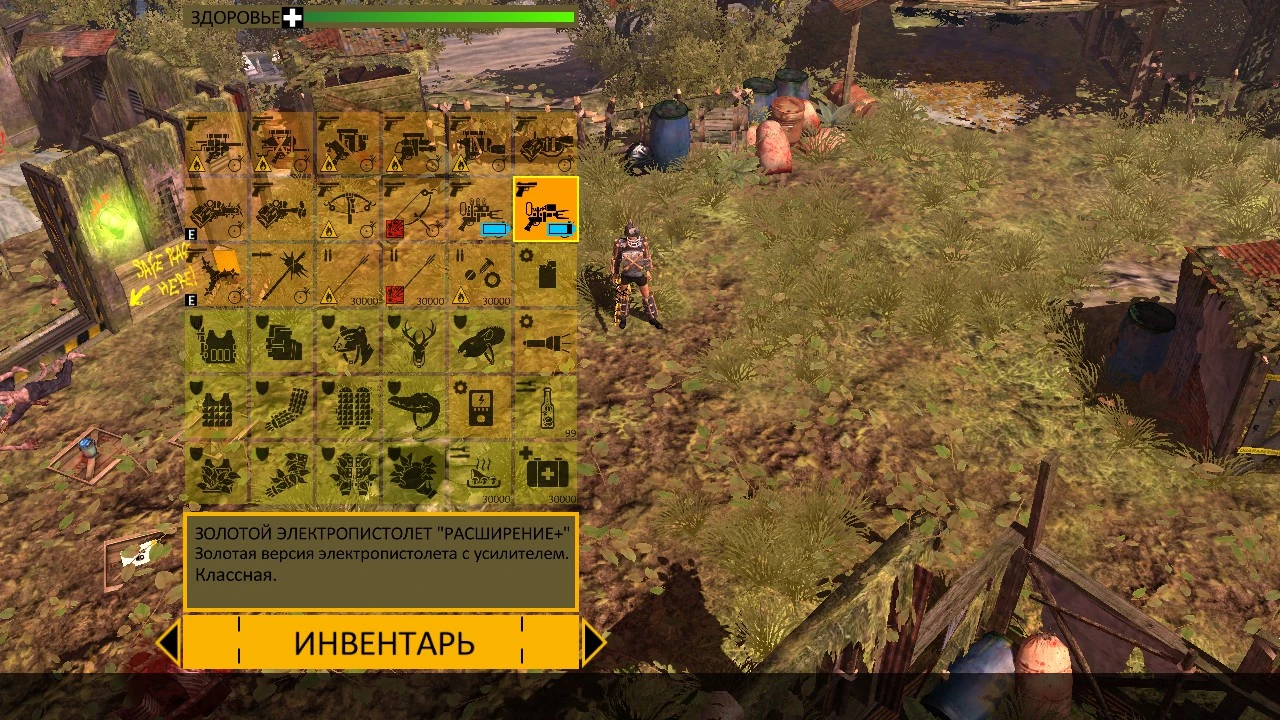Select the deer head mask
This screenshot has width=1280, height=720.
click(413, 343)
